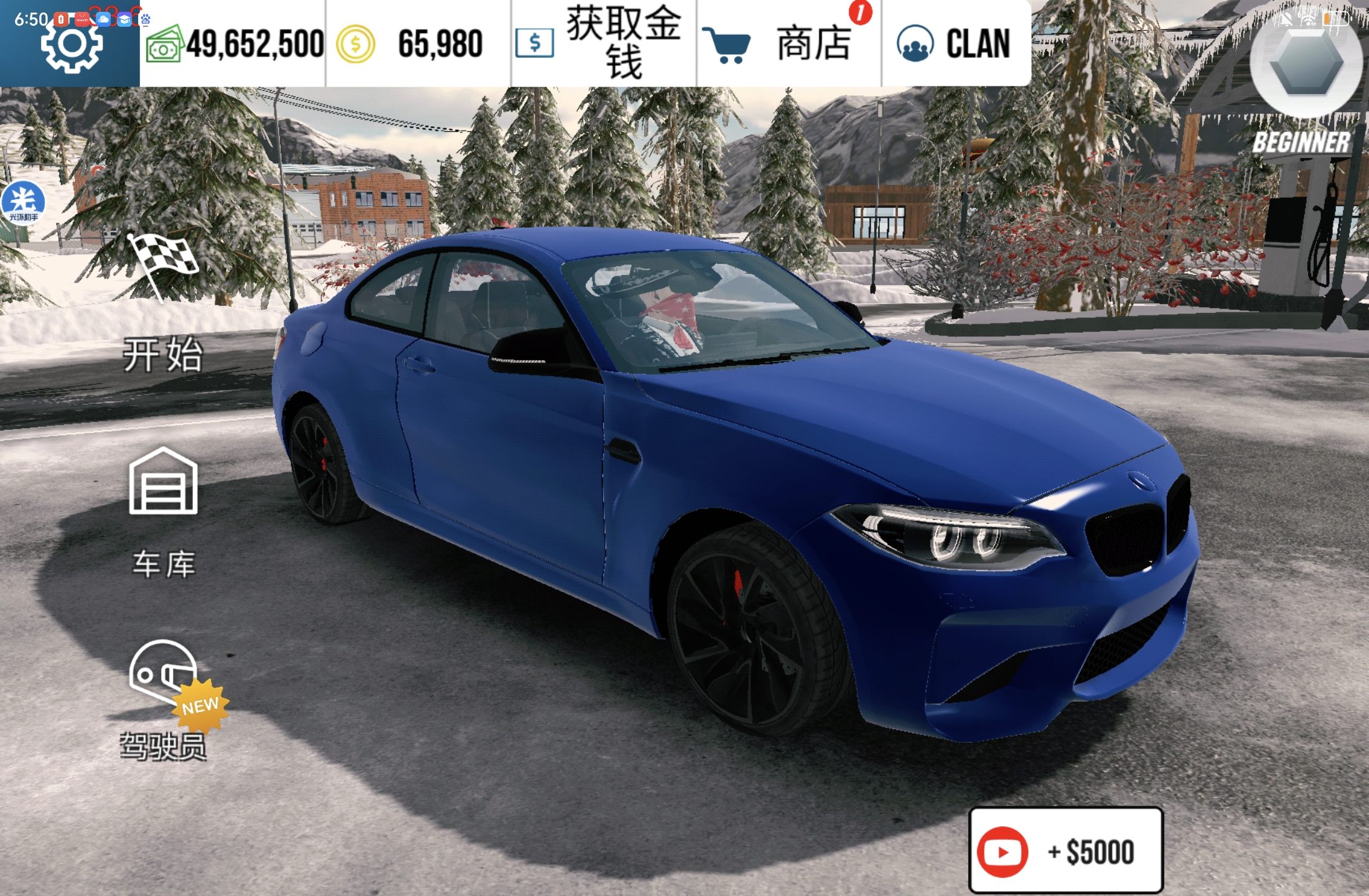
Task: Open the CLAN page
Action: 954,44
